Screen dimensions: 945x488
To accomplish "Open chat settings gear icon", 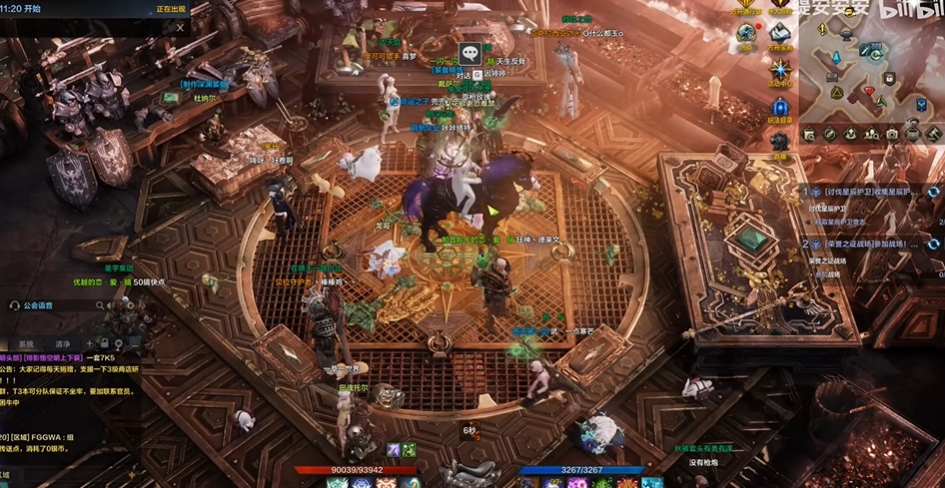I will (119, 343).
